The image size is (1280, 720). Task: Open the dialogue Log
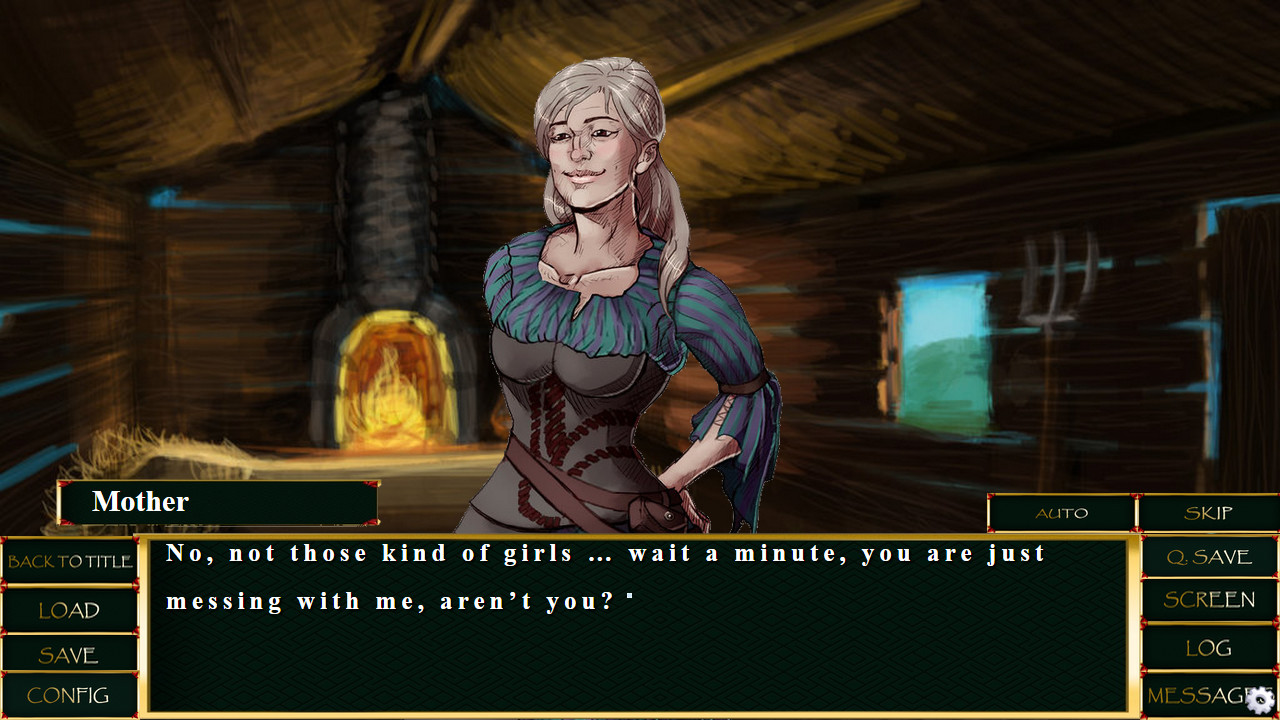(1209, 648)
